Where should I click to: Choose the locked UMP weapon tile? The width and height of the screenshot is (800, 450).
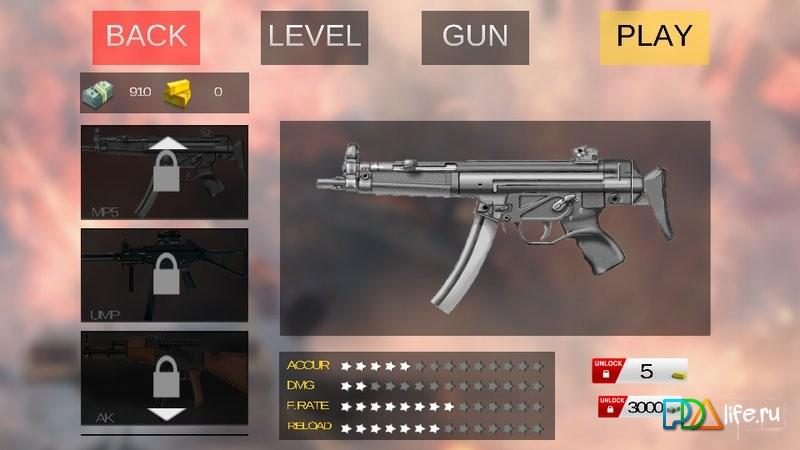tap(164, 275)
